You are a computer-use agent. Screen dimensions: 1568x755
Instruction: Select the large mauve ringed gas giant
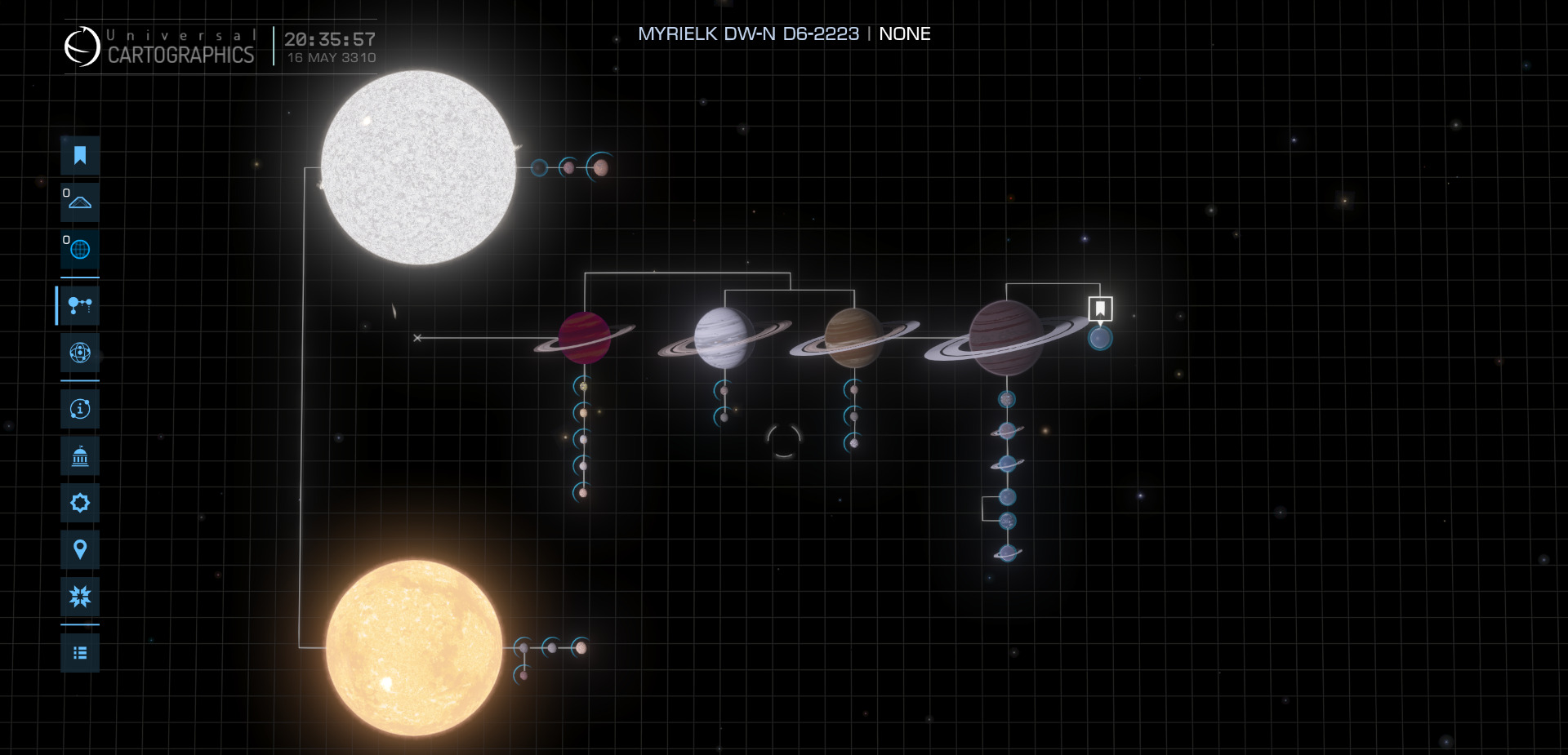pyautogui.click(x=1006, y=337)
